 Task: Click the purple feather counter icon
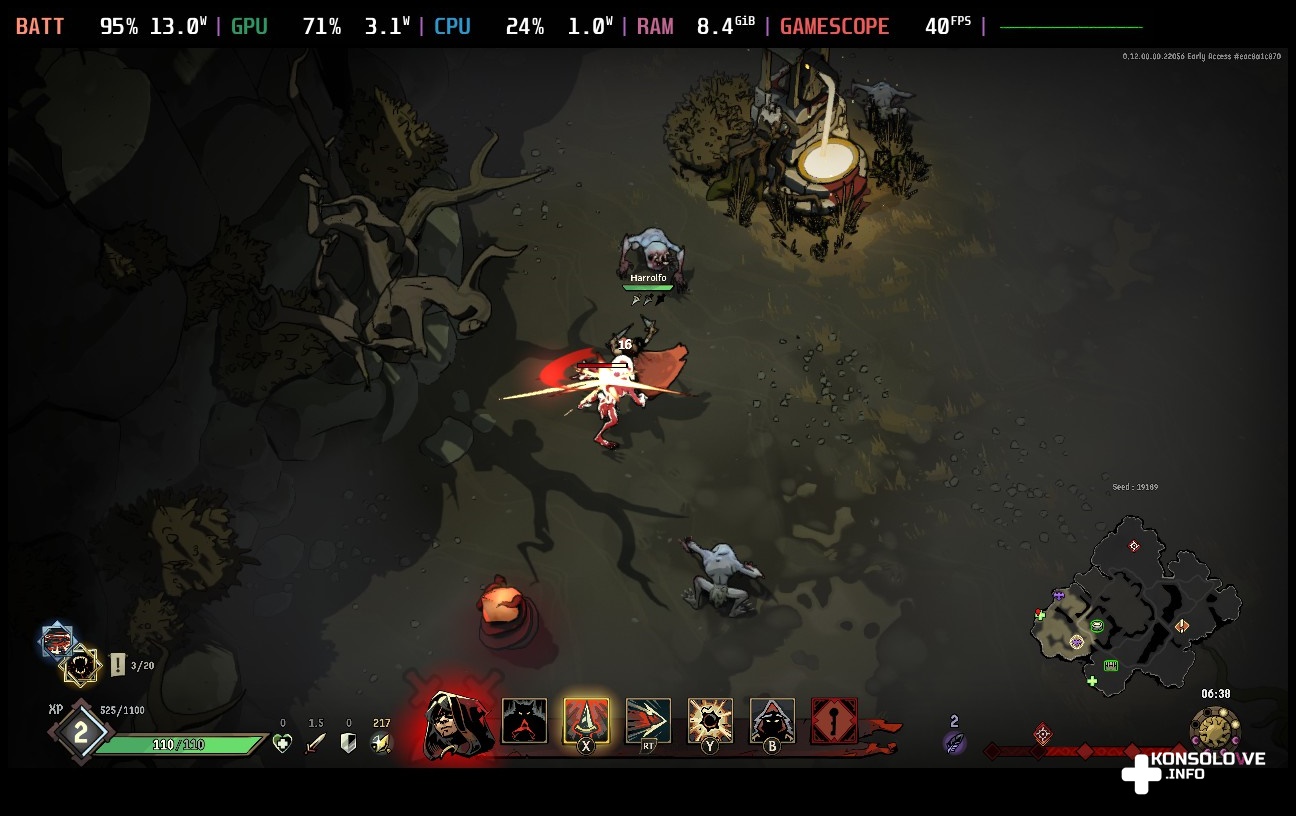(x=954, y=742)
